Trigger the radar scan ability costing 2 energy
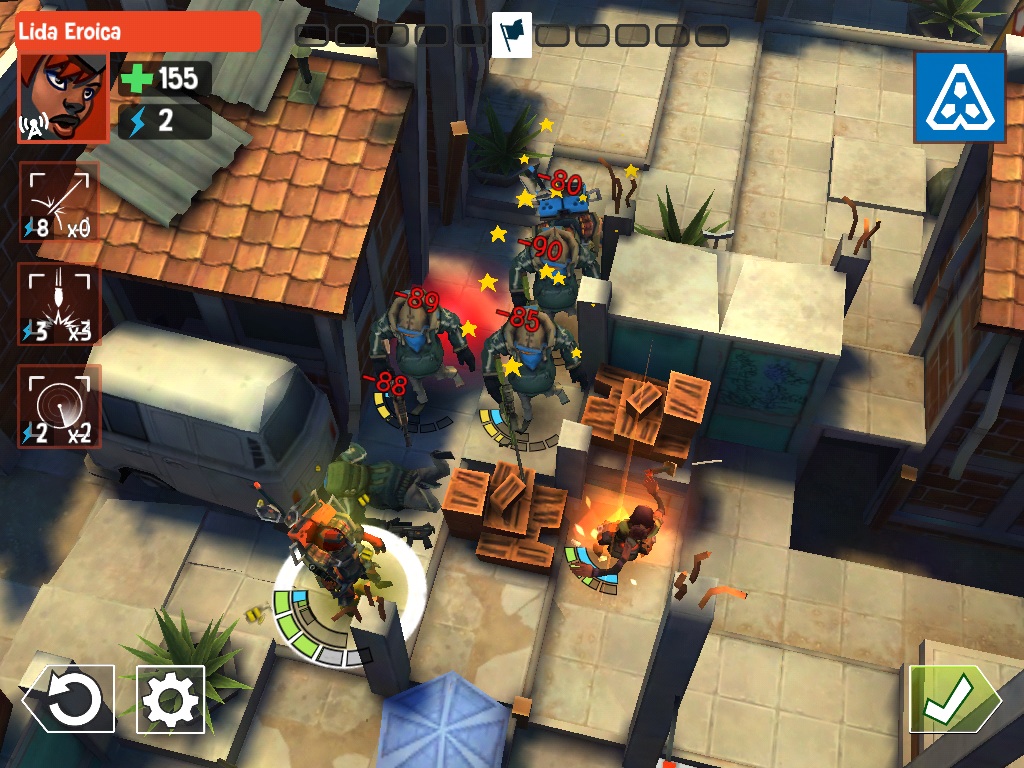This screenshot has width=1024, height=768. pos(59,405)
